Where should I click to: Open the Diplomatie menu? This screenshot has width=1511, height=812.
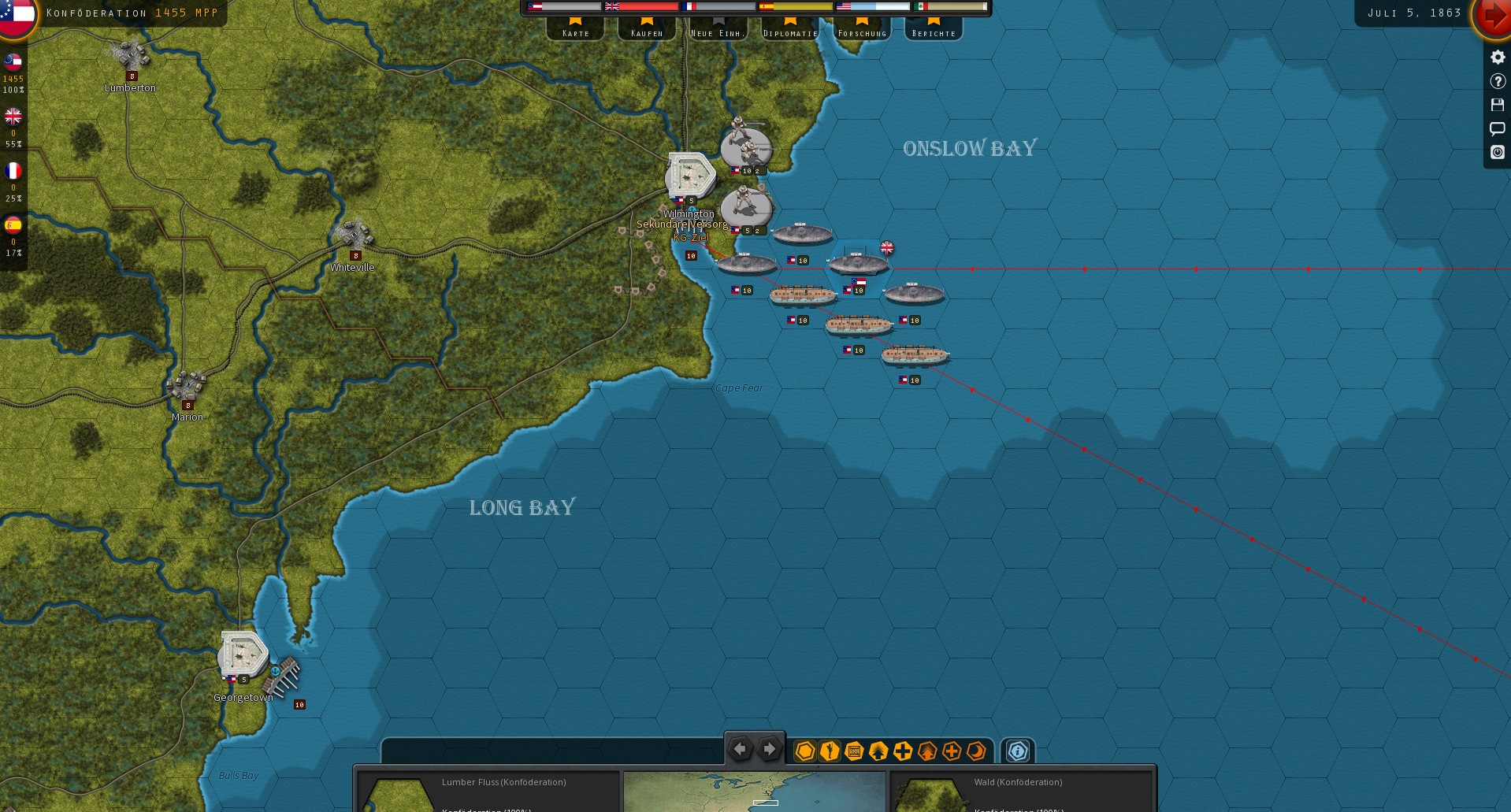pos(790,28)
